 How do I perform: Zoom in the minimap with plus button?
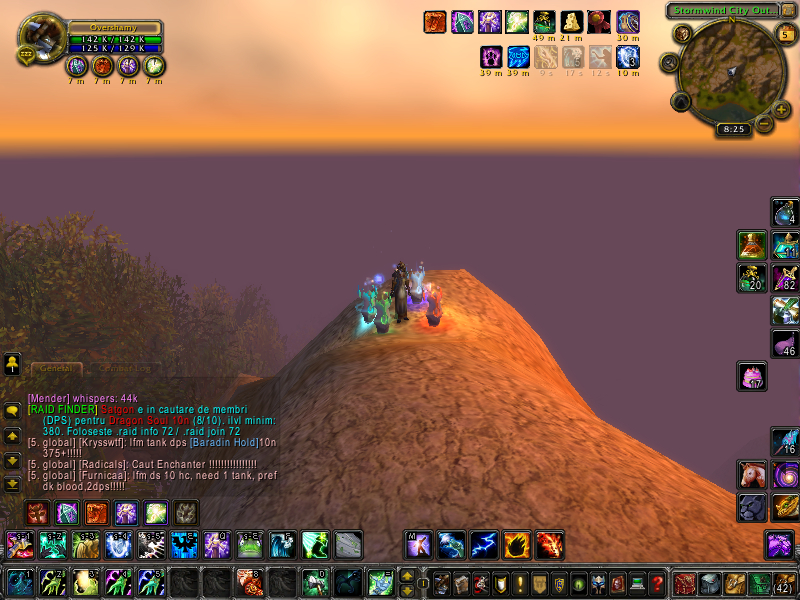(x=781, y=109)
